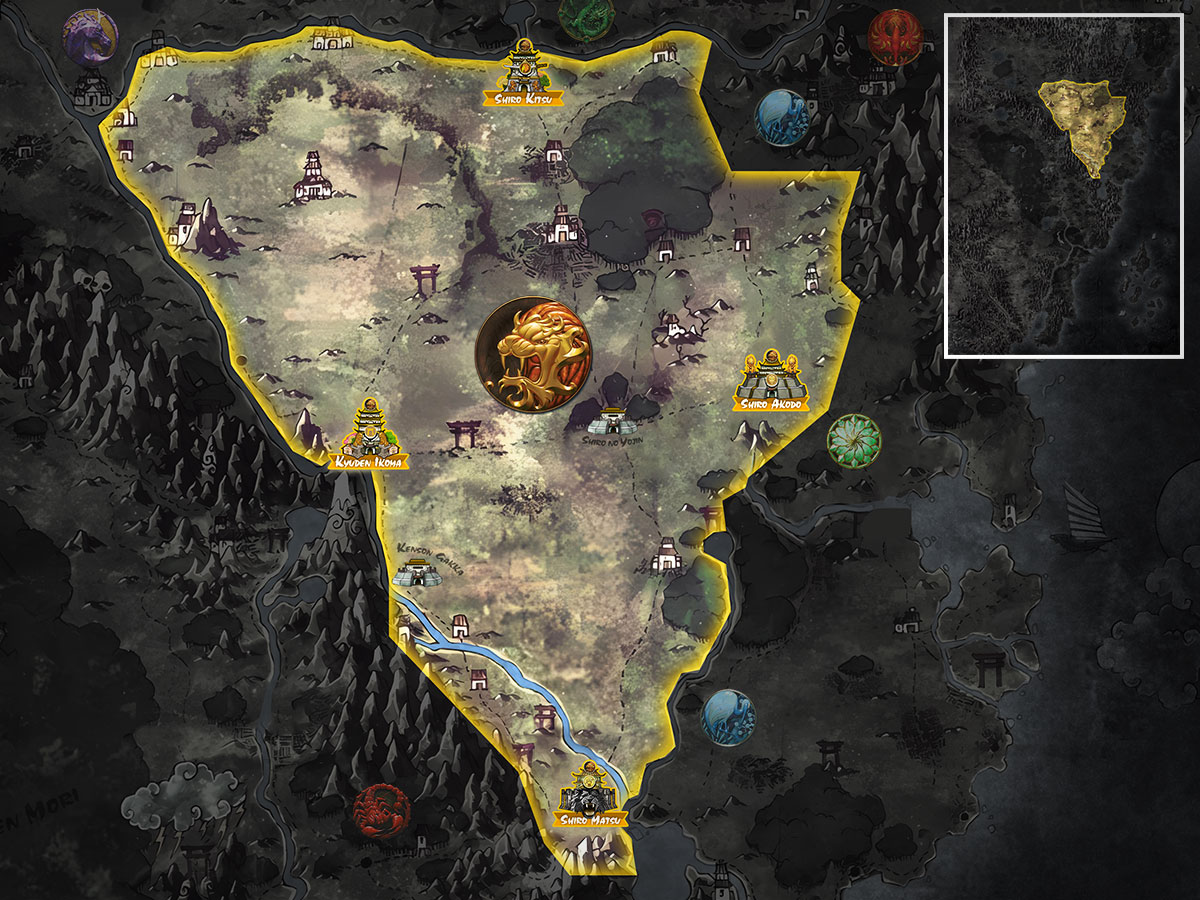Click the golden Lion clan emblem
The image size is (1200, 900).
tap(534, 352)
